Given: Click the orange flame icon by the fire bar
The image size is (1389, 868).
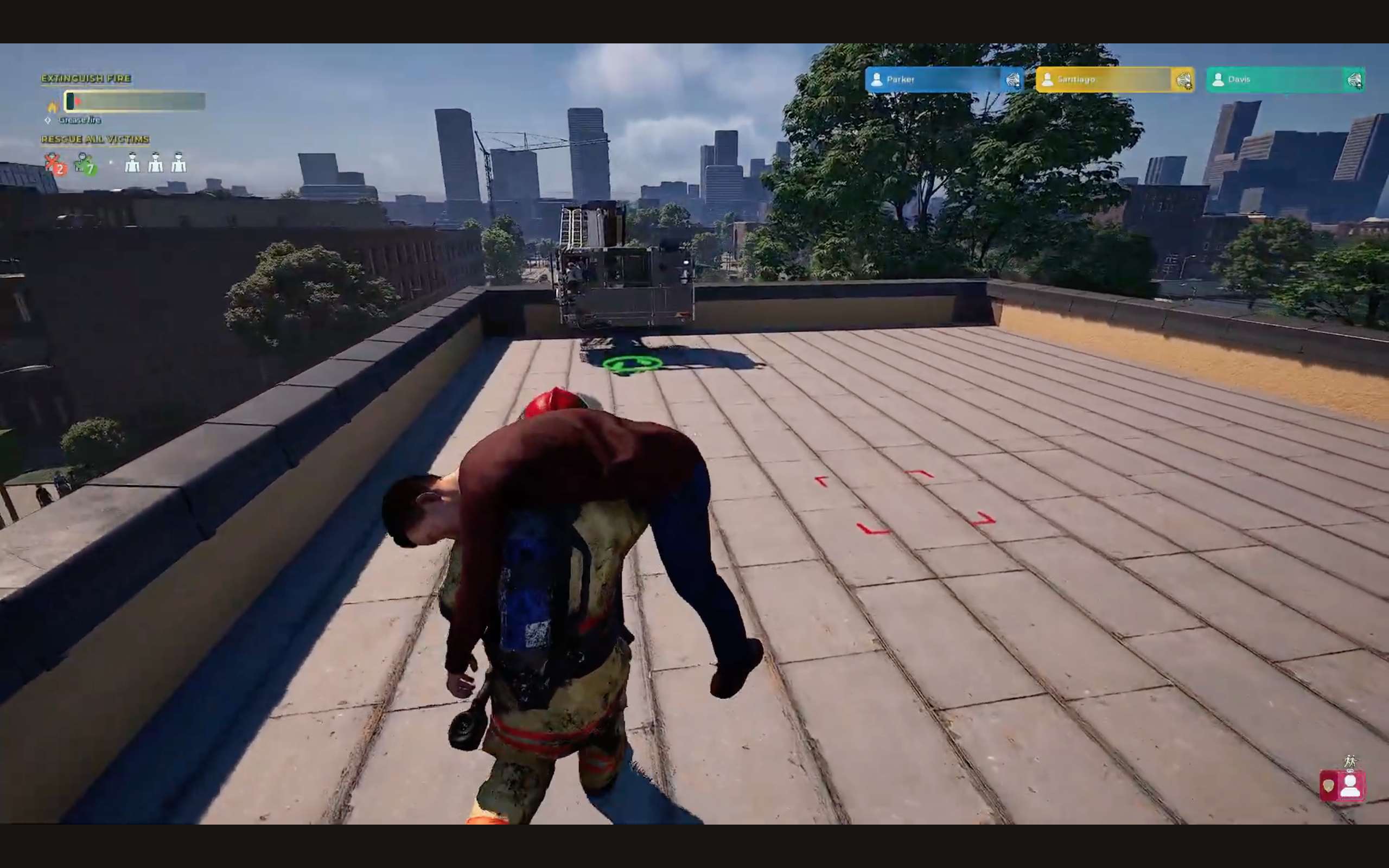Looking at the screenshot, I should point(53,106).
